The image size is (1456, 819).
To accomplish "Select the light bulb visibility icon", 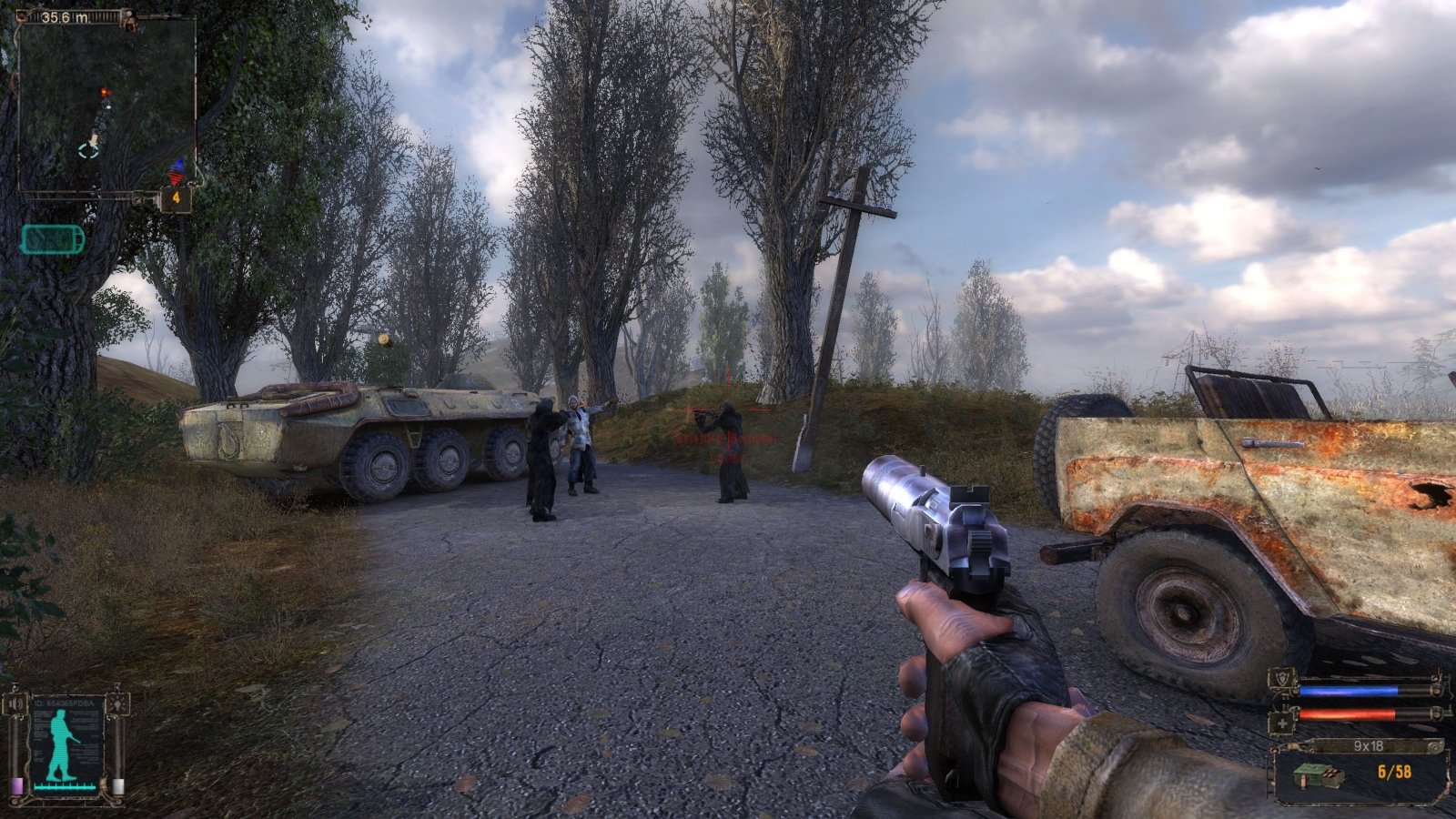I will point(118,704).
